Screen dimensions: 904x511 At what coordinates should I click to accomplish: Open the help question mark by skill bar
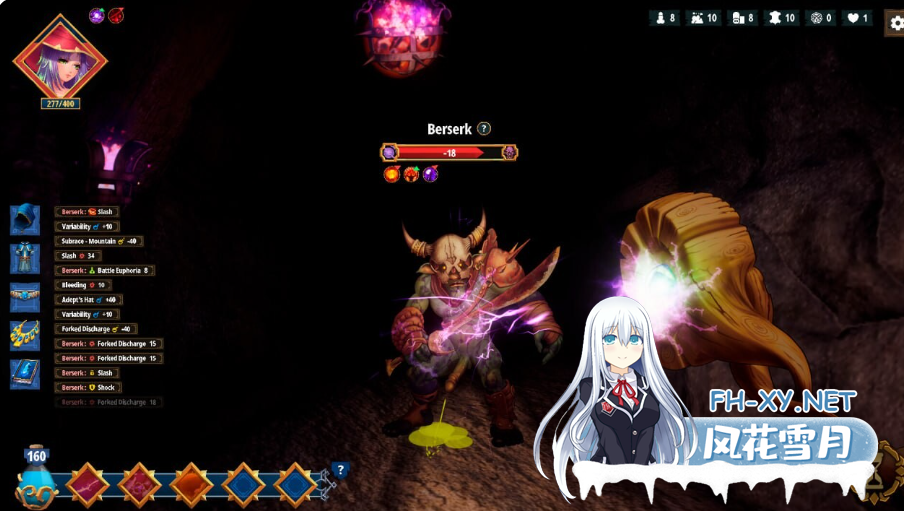point(340,470)
